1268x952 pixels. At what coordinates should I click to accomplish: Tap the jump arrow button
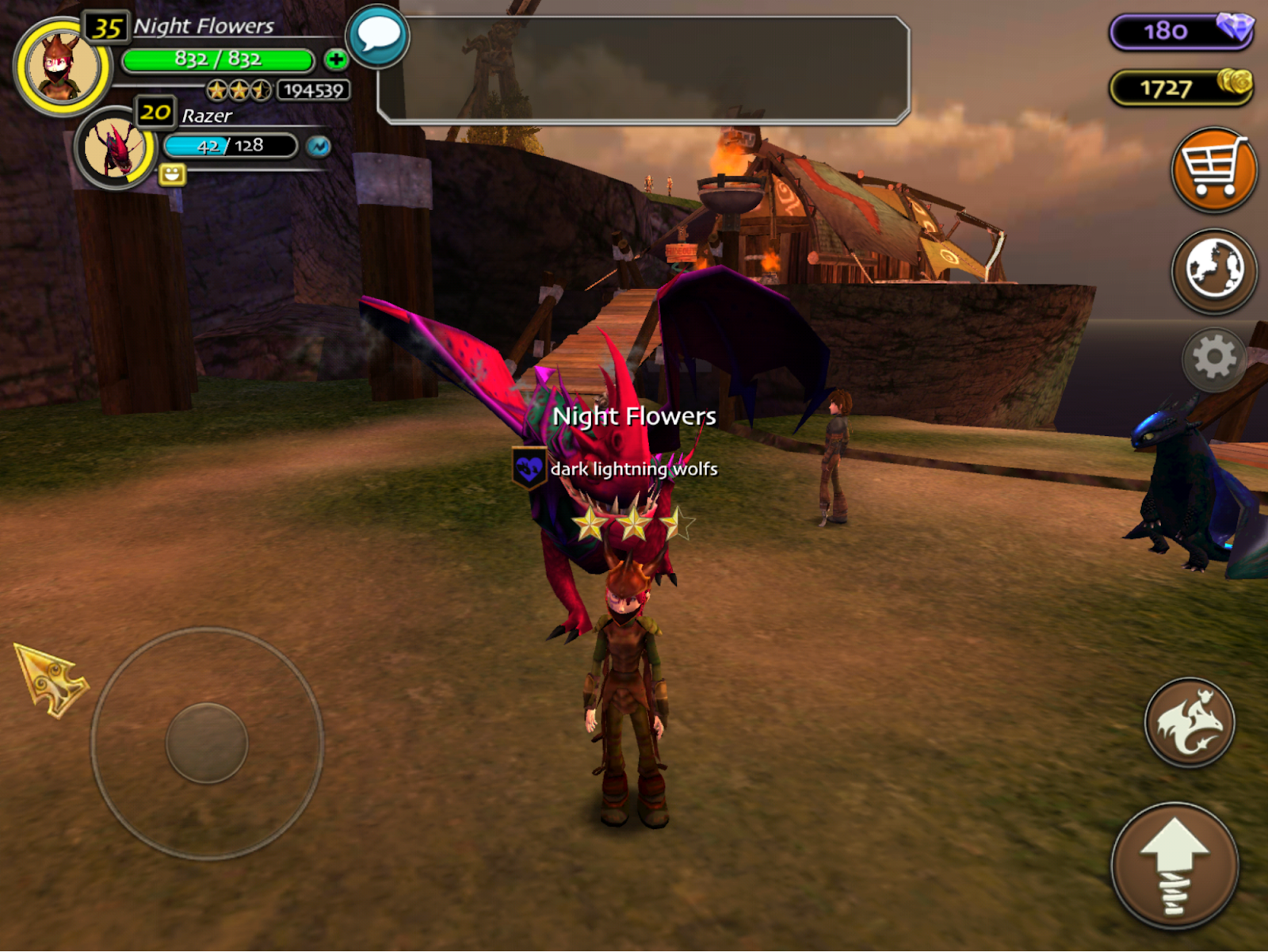coord(1174,865)
